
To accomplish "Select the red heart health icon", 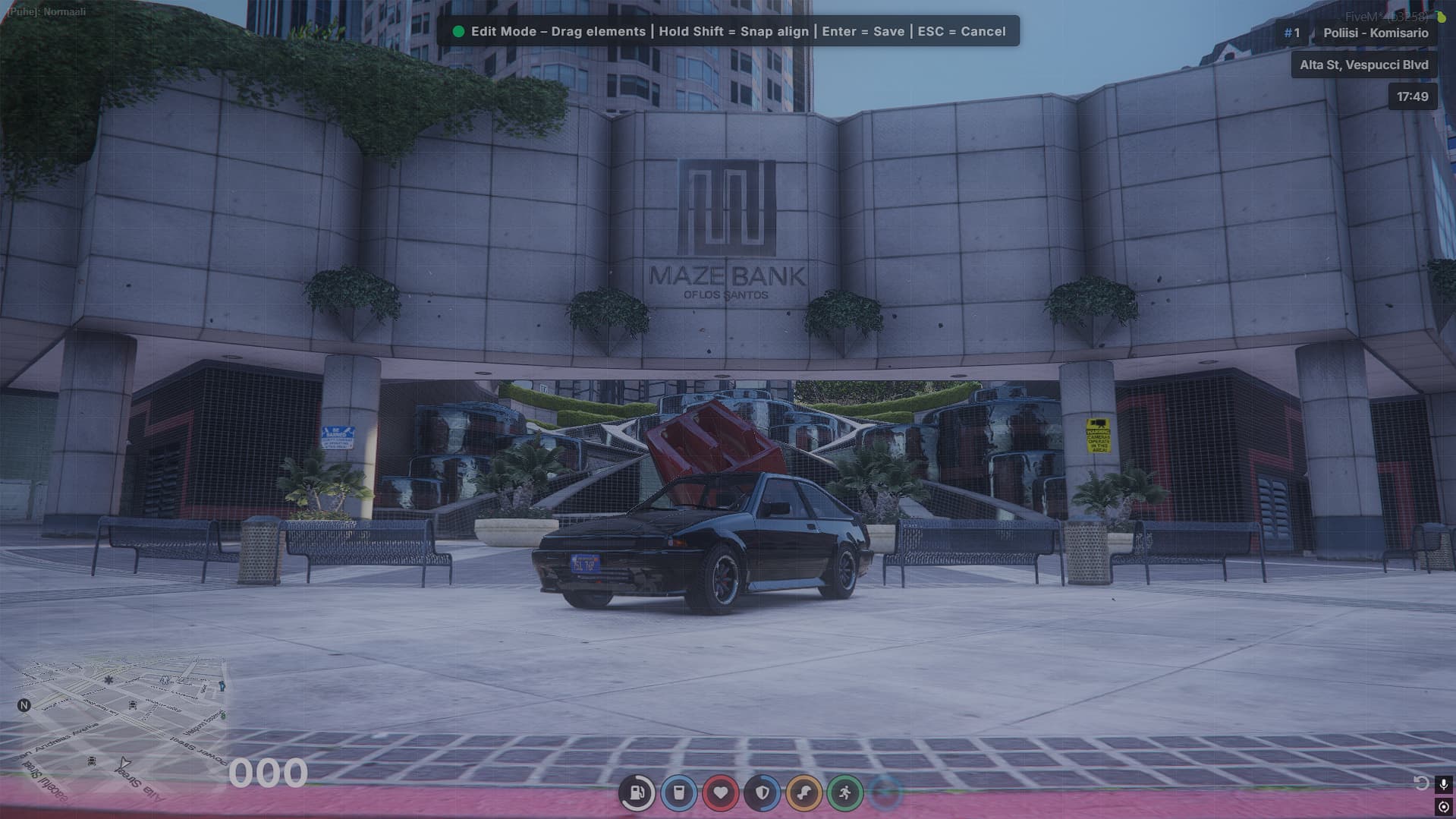I will tap(721, 793).
